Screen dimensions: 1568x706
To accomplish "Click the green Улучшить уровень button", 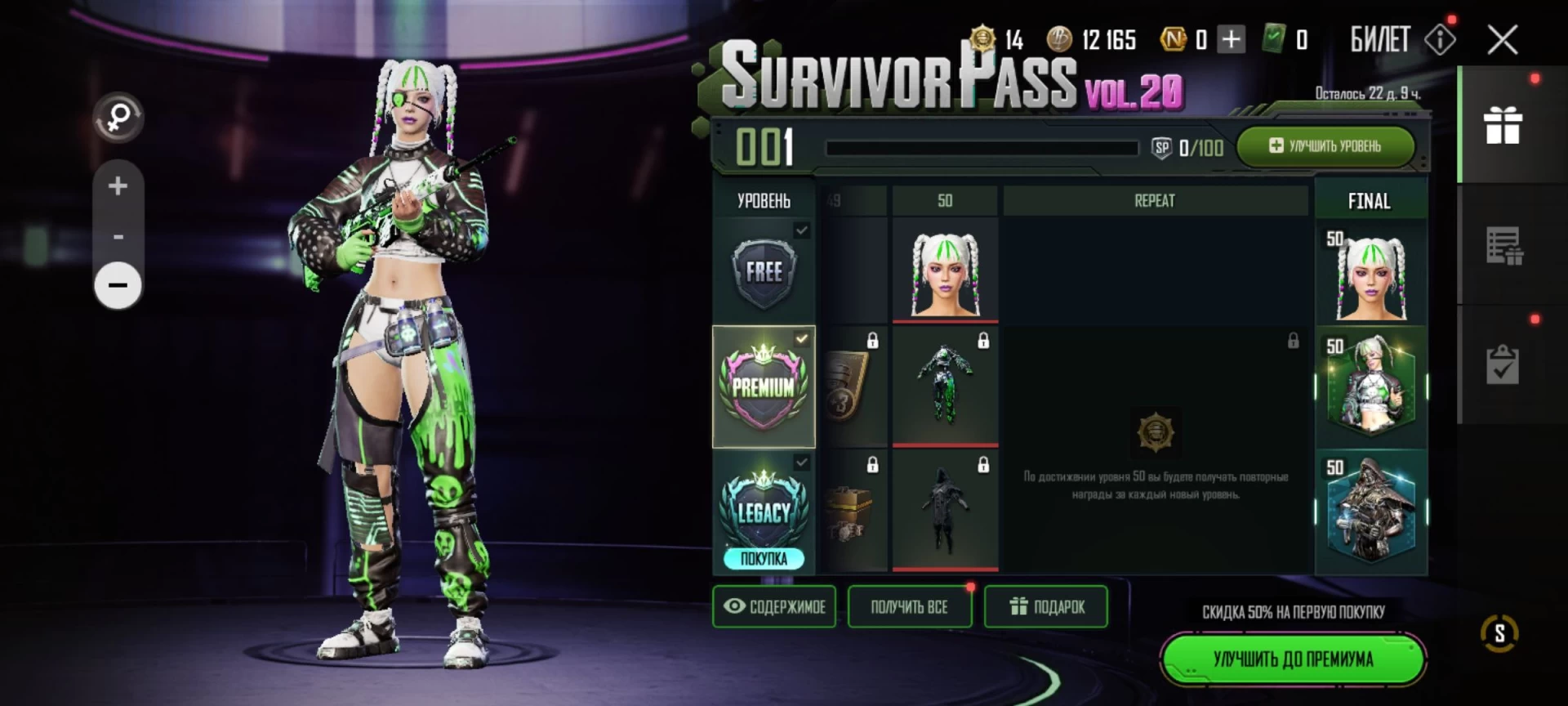I will coord(1325,146).
